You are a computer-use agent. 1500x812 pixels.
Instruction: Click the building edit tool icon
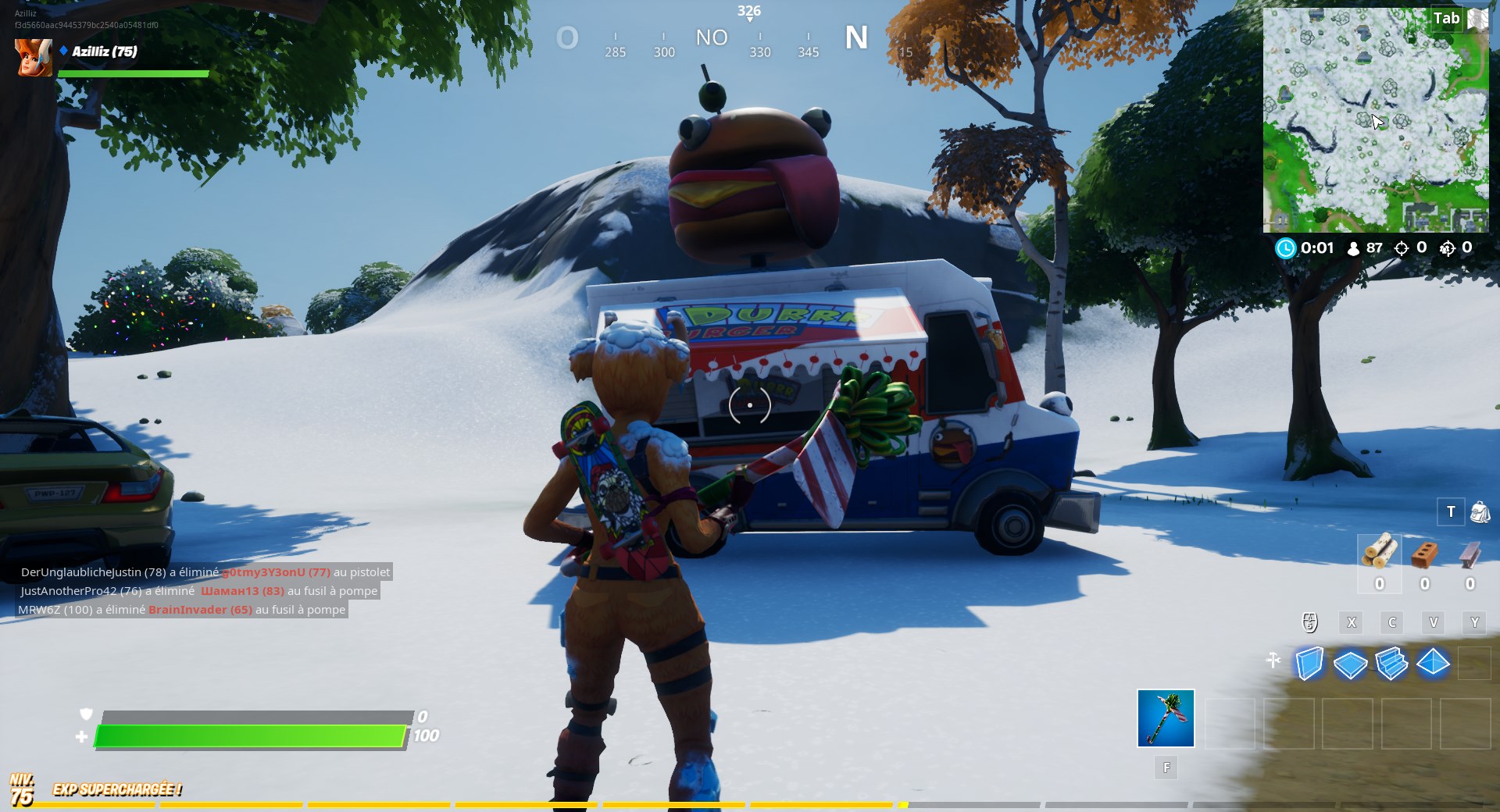point(1273,660)
